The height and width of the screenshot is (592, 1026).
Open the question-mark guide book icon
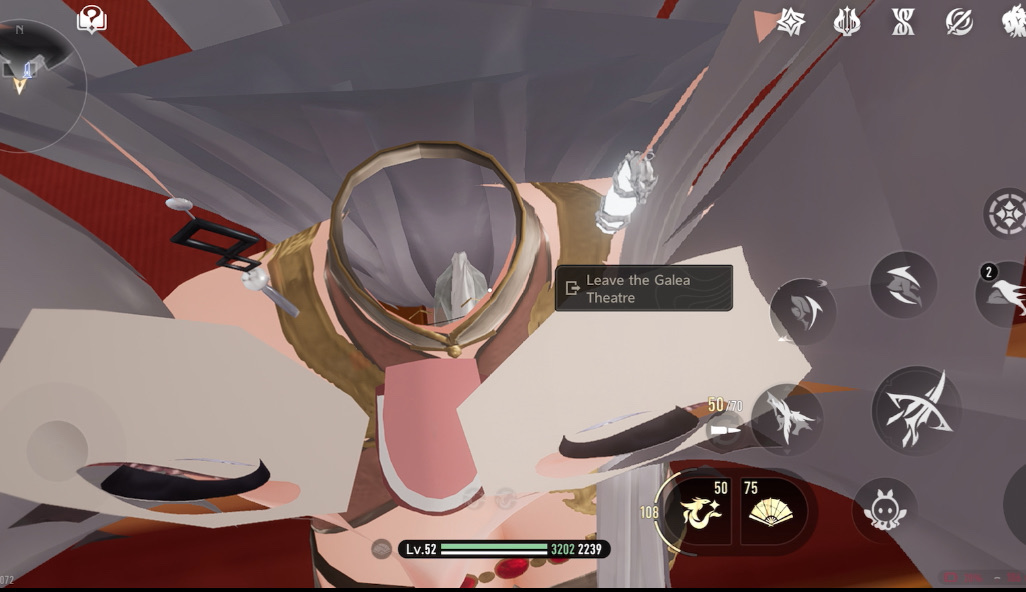coord(91,19)
